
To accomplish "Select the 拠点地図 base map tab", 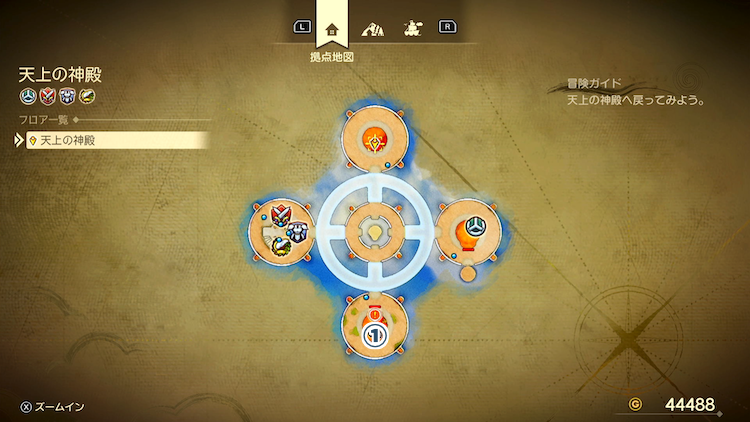I will (x=332, y=28).
